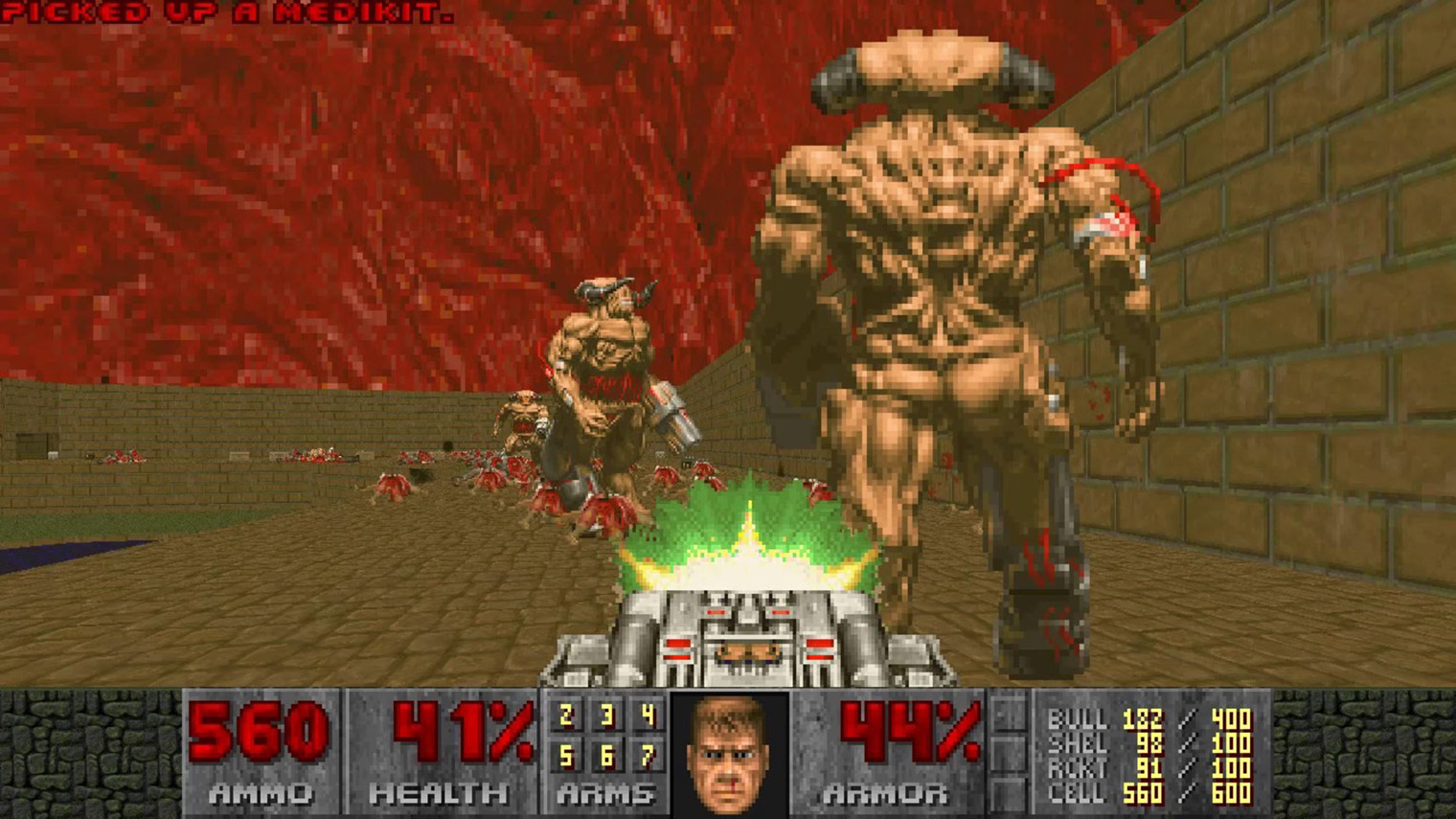Pick weapon slot 6 in ARMS panel
The height and width of the screenshot is (819, 1456).
click(606, 757)
